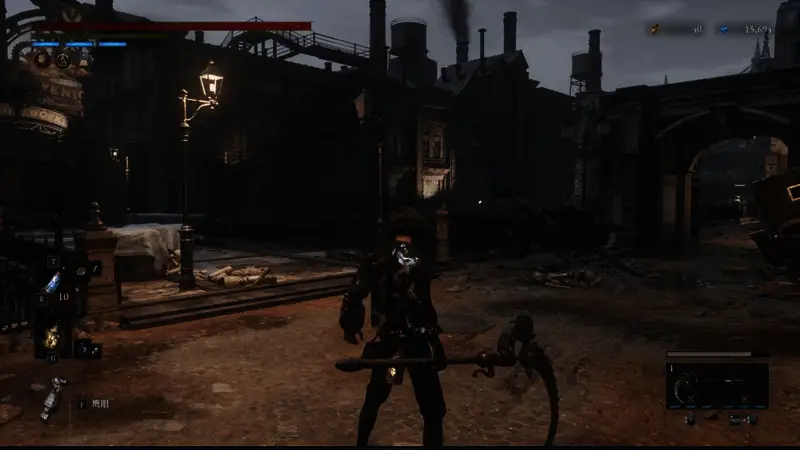Select the blue Pulse Cell item slot
The image size is (800, 450).
click(53, 282)
